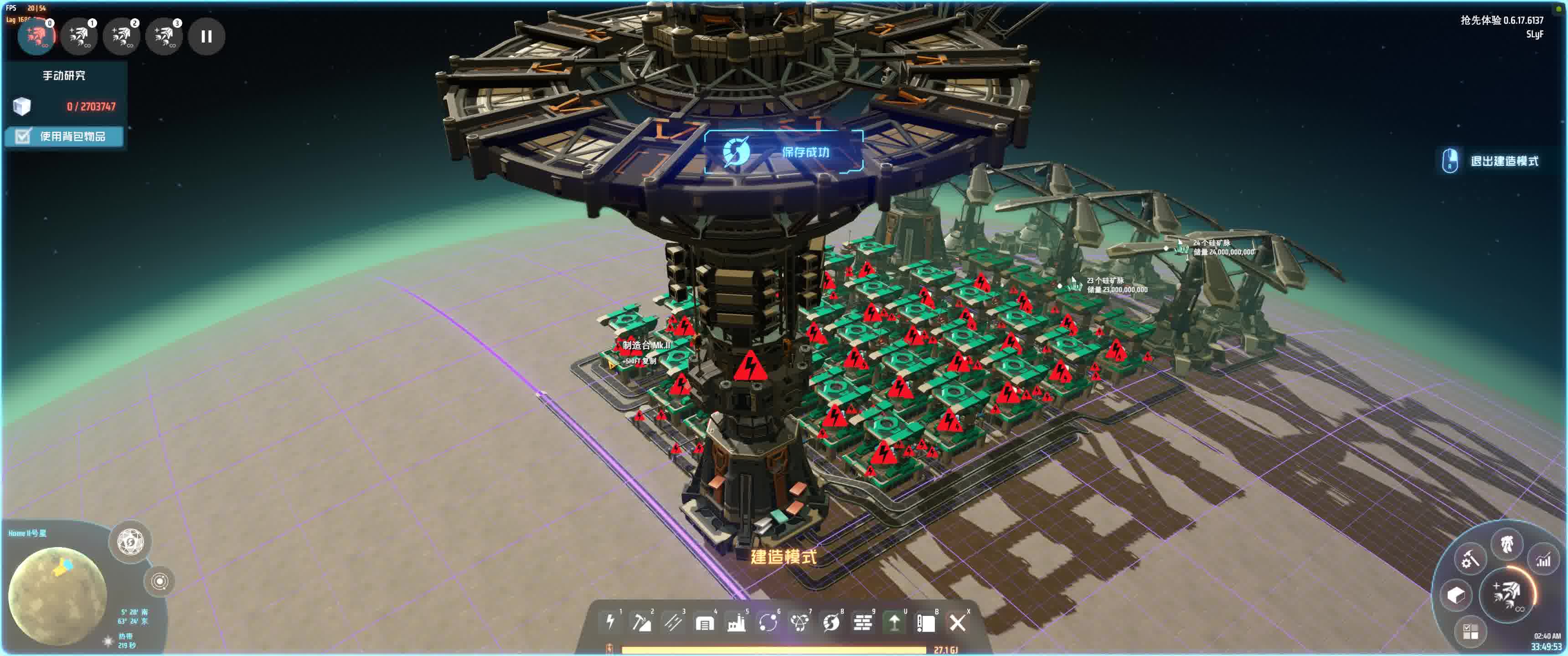1568x656 pixels.
Task: Activate the X dismantle tool
Action: (958, 623)
